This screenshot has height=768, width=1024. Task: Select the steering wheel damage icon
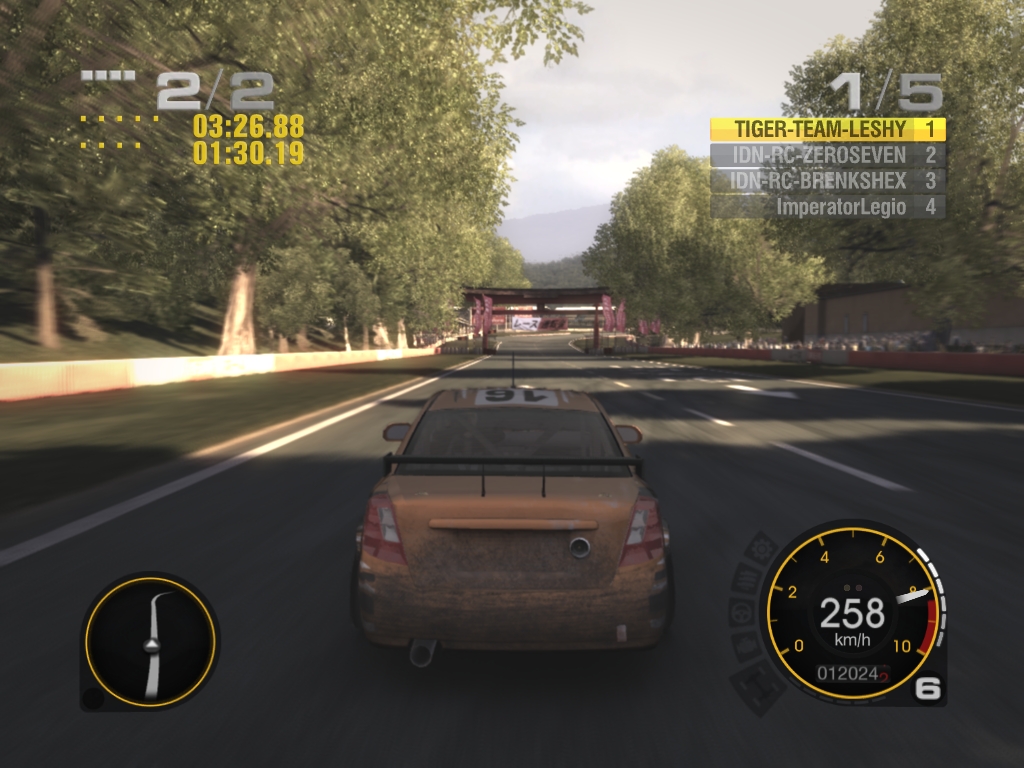741,612
